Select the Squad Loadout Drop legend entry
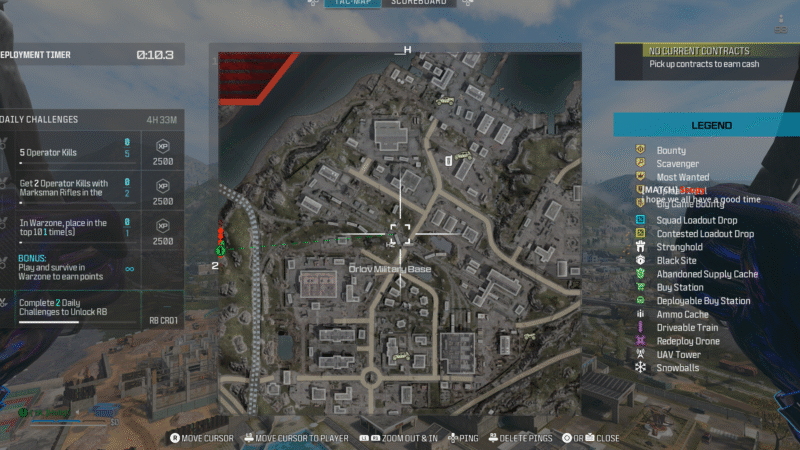 697,220
